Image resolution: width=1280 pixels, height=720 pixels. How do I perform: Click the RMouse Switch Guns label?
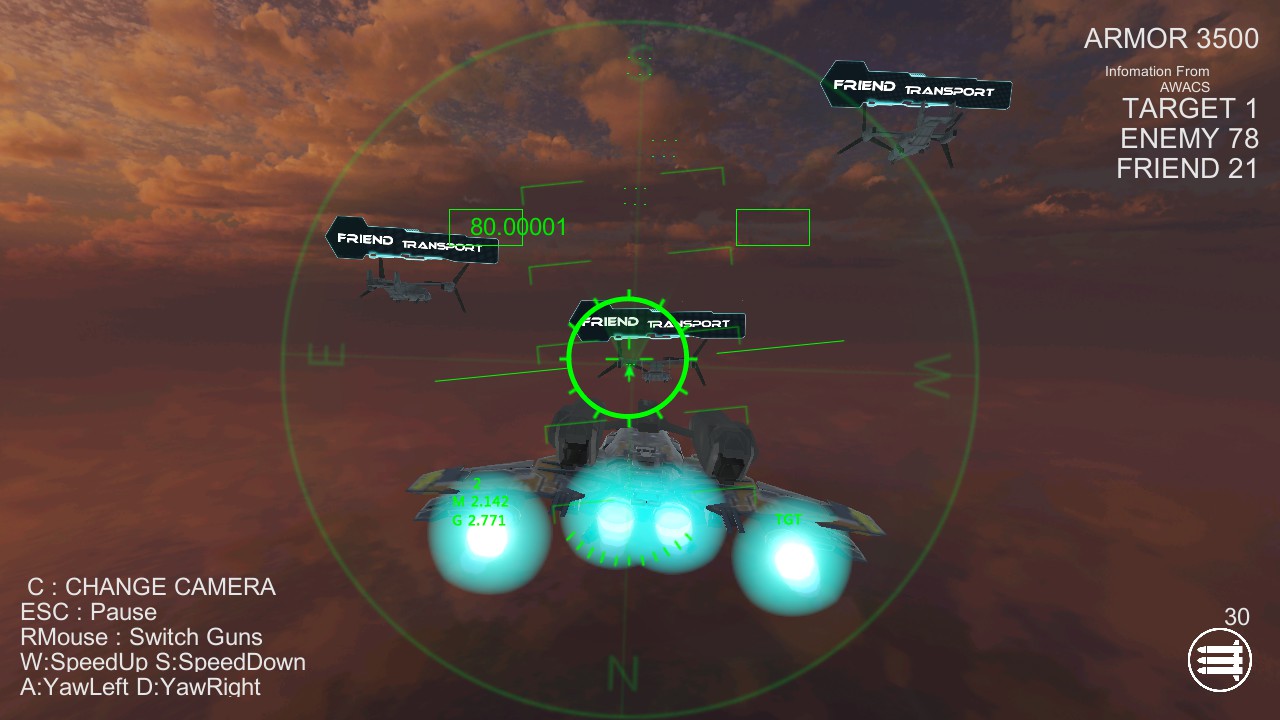140,637
